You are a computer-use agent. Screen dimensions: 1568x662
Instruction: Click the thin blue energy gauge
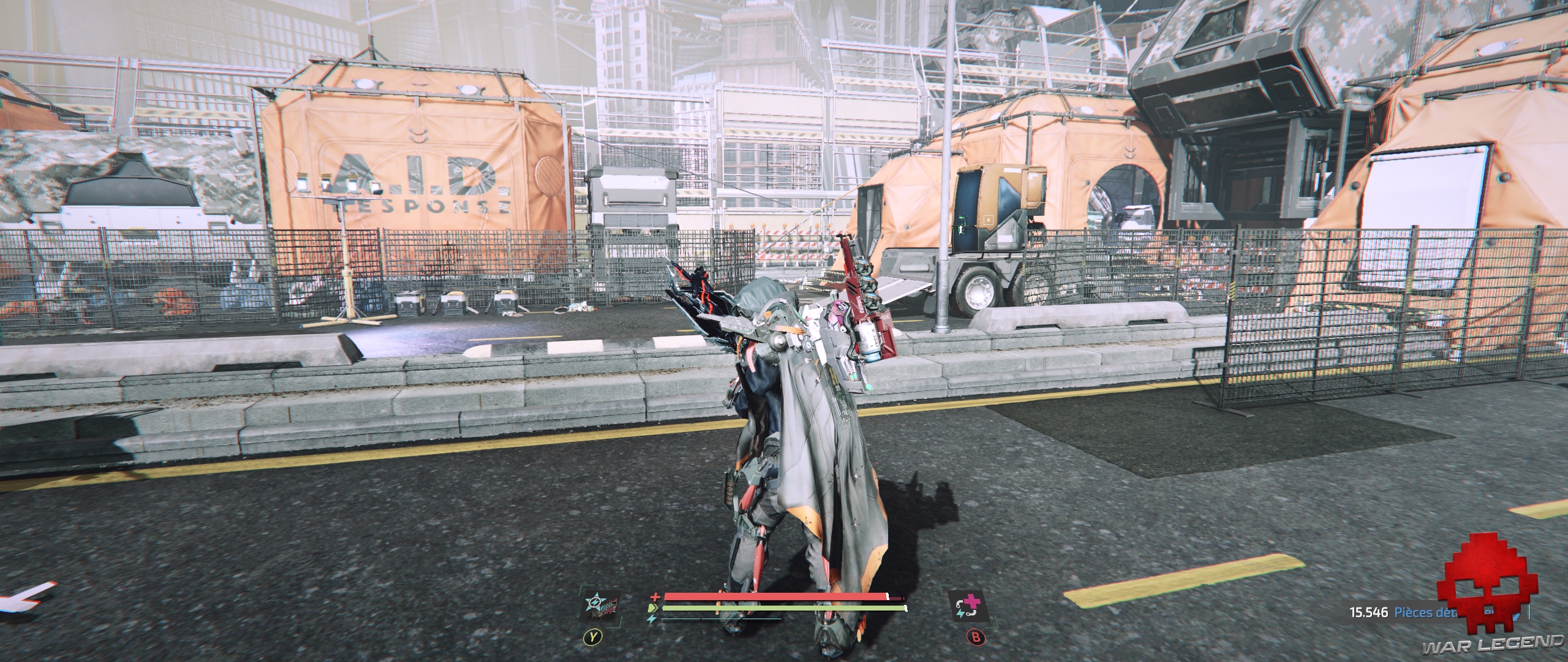point(722,619)
